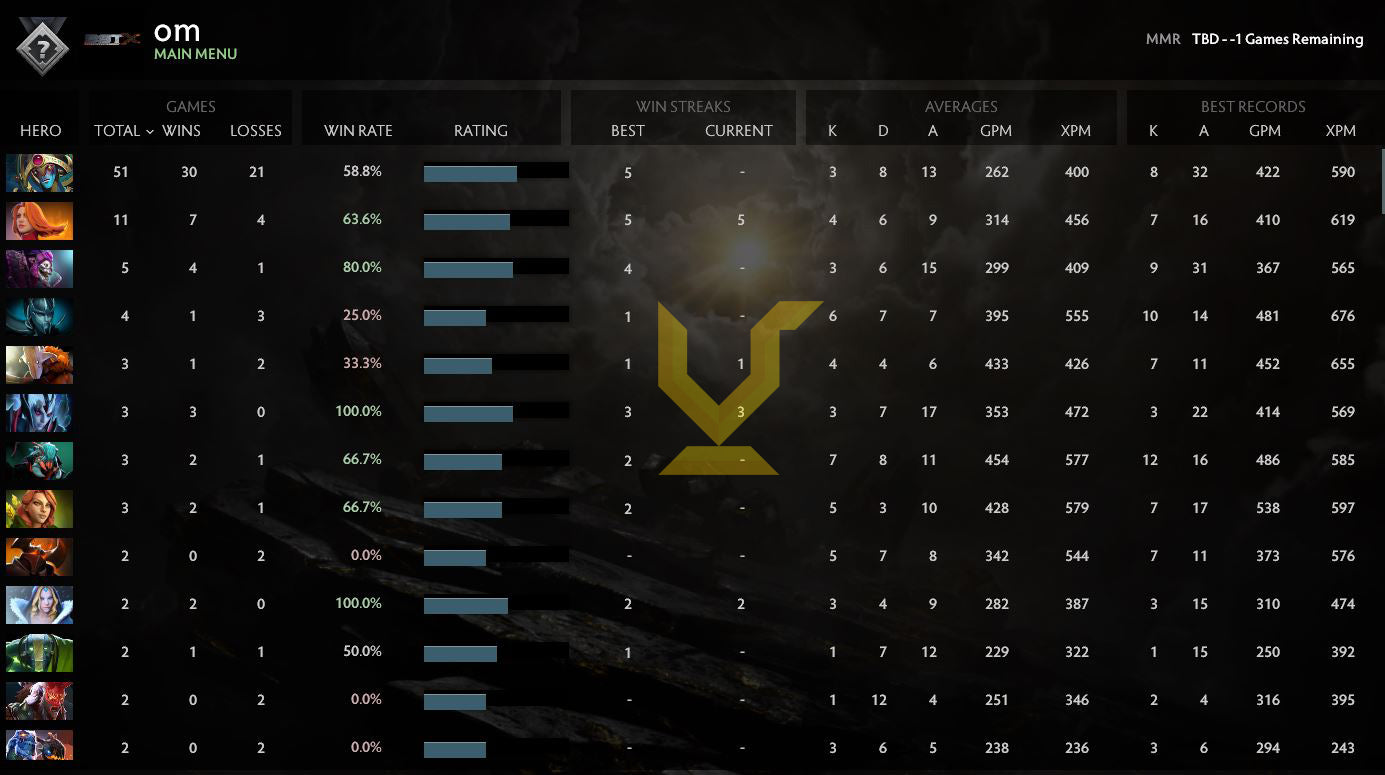The image size is (1385, 775).
Task: Select the WIN STREAKS section header
Action: pos(683,106)
